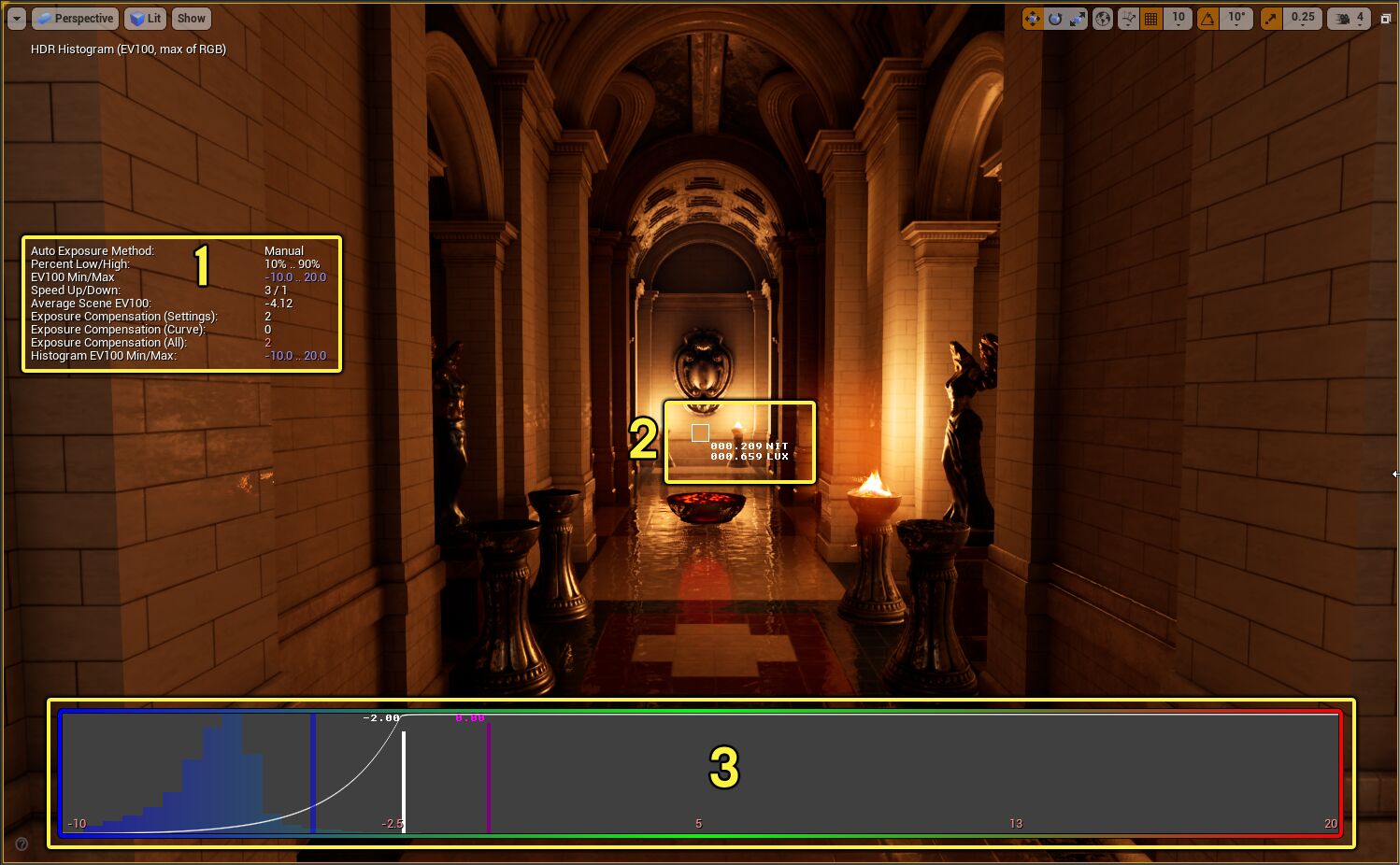This screenshot has width=1400, height=865.
Task: Select the Rotate transform tool
Action: (1054, 18)
